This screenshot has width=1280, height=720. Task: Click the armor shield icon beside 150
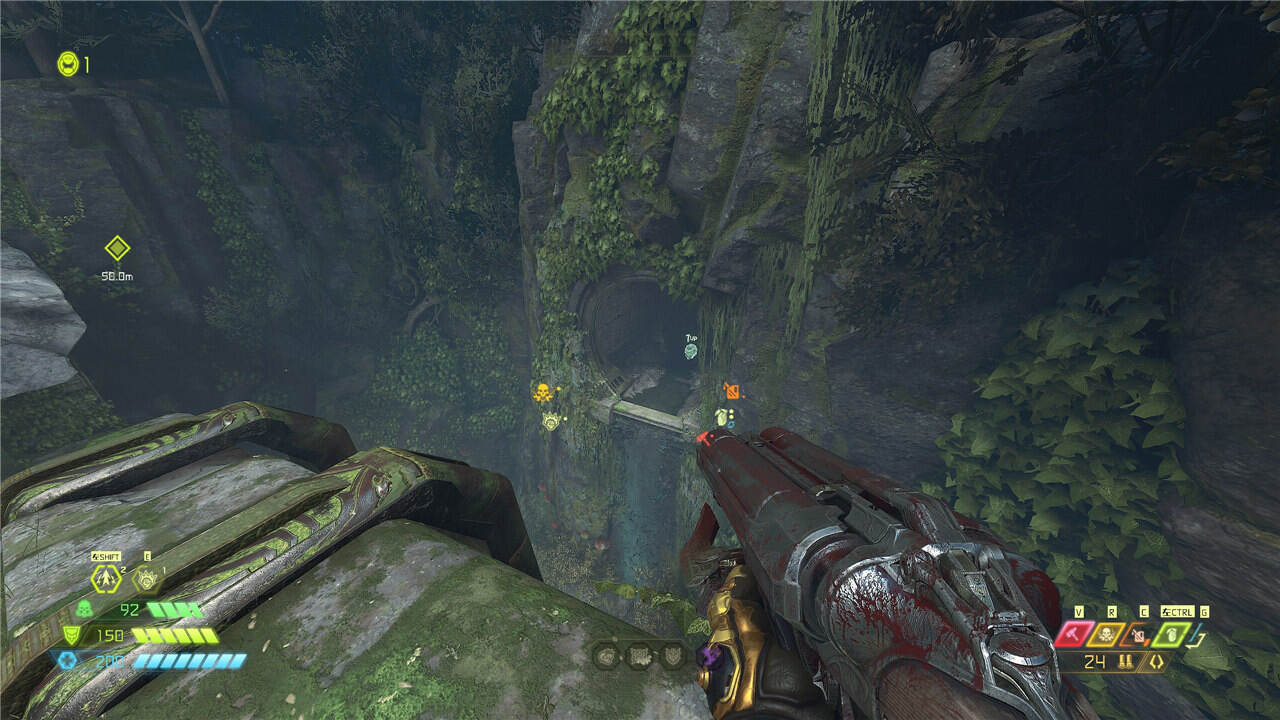71,634
